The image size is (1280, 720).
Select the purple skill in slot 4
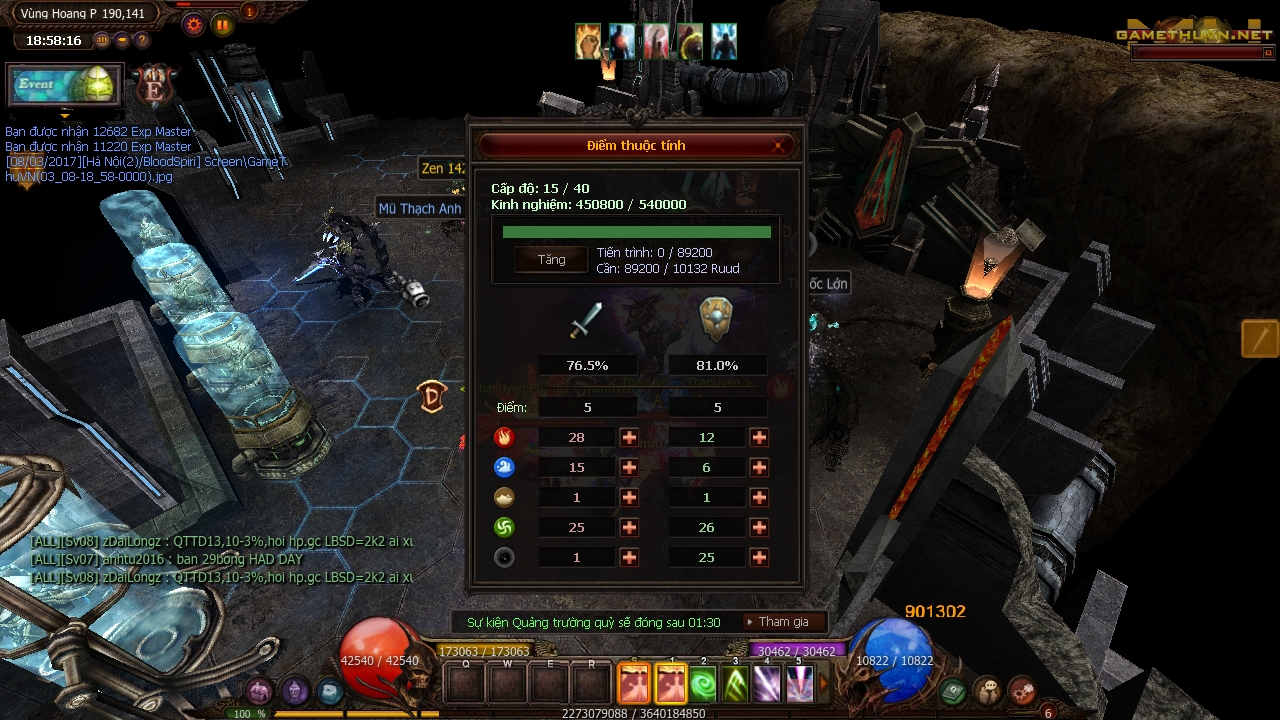(767, 684)
